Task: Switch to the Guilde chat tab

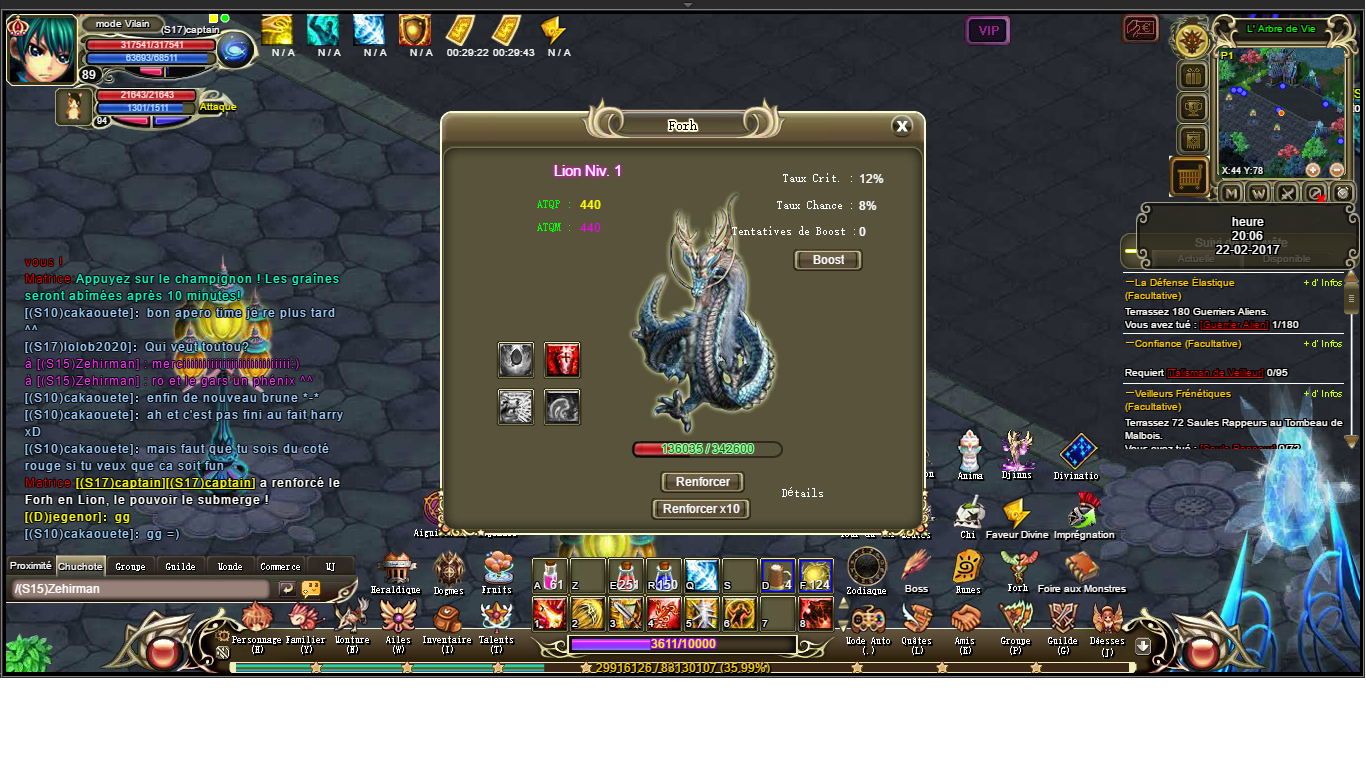Action: click(x=180, y=566)
